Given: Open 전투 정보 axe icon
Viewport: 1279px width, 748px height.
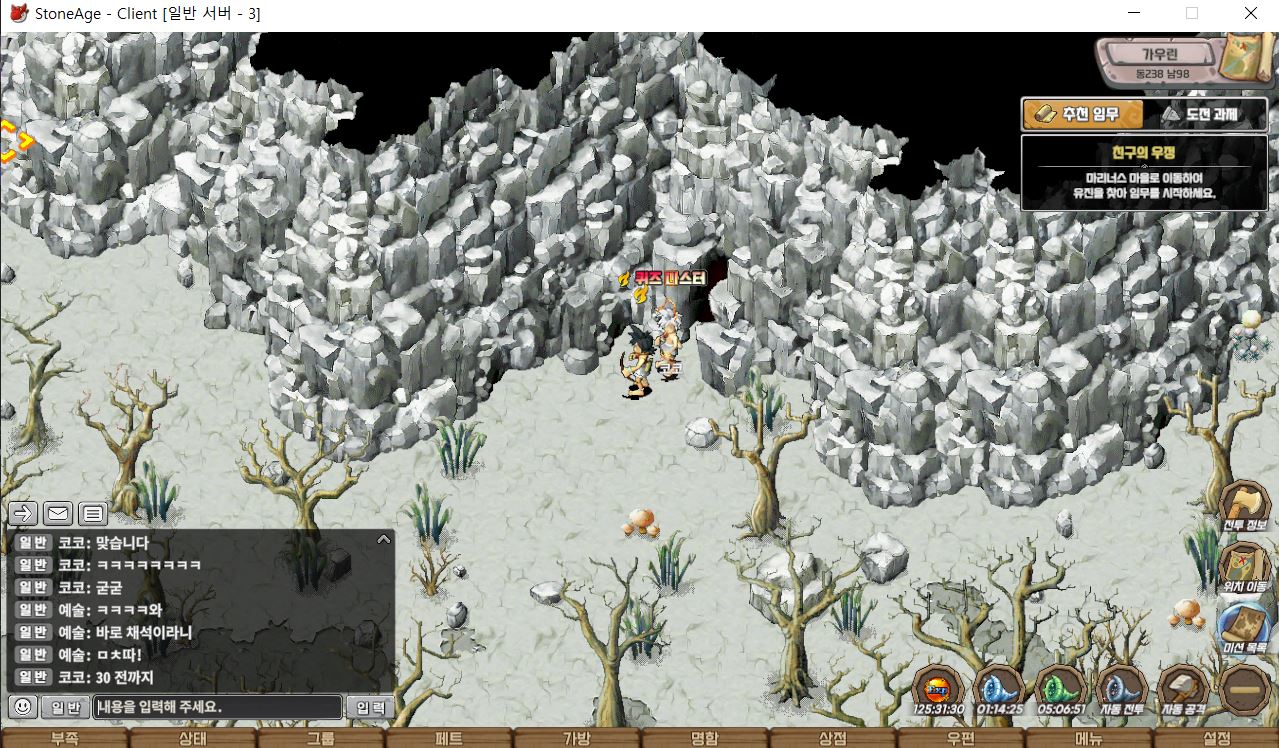Looking at the screenshot, I should click(x=1244, y=504).
